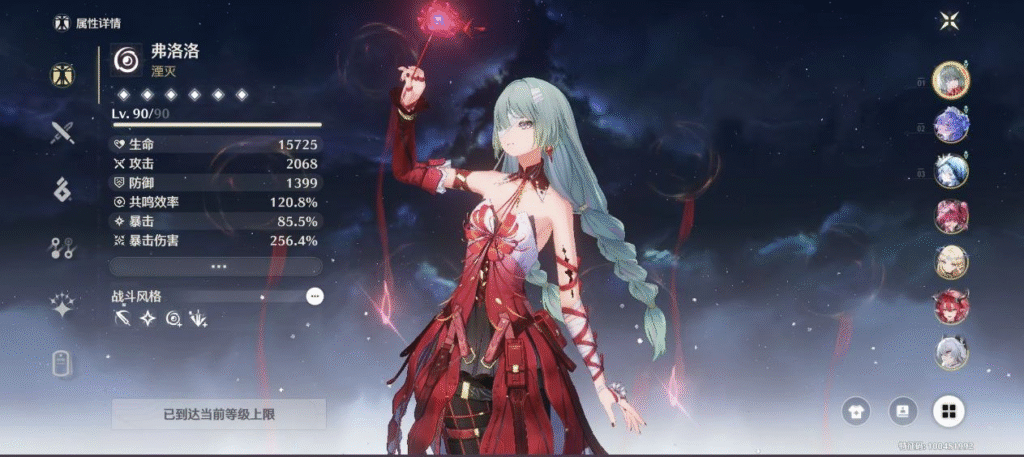Open the skill tree nodes tab
This screenshot has width=1024, height=457.
(62, 248)
